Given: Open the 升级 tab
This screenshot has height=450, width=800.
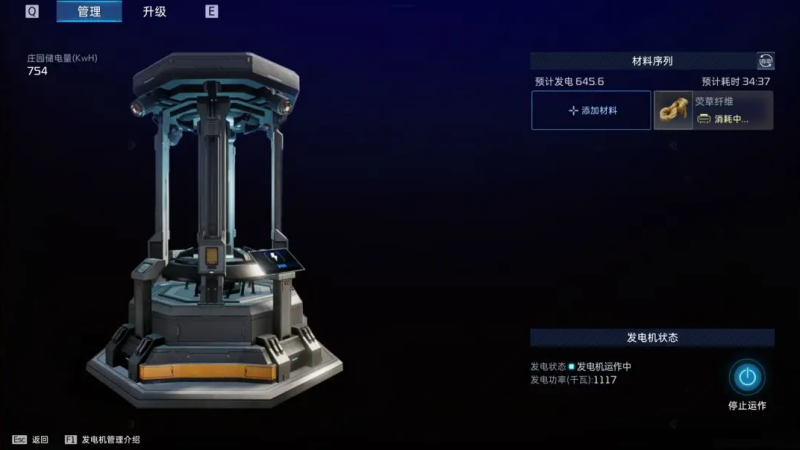Looking at the screenshot, I should coord(154,12).
